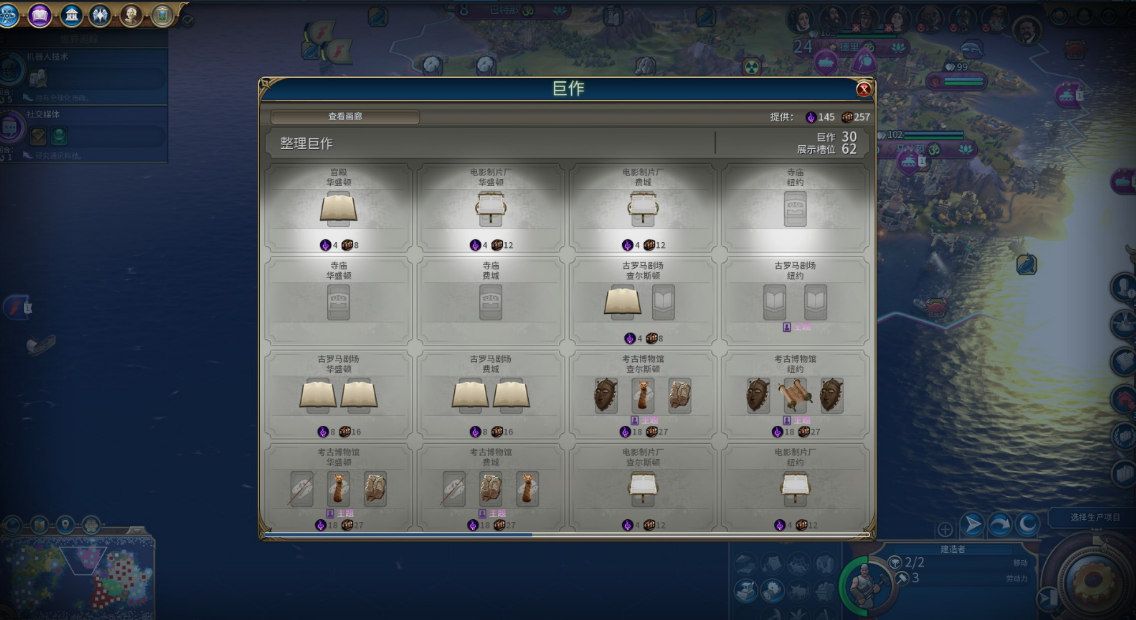Click the 选择生产项目 choose production notification
1136x620 pixels.
[x=1089, y=518]
